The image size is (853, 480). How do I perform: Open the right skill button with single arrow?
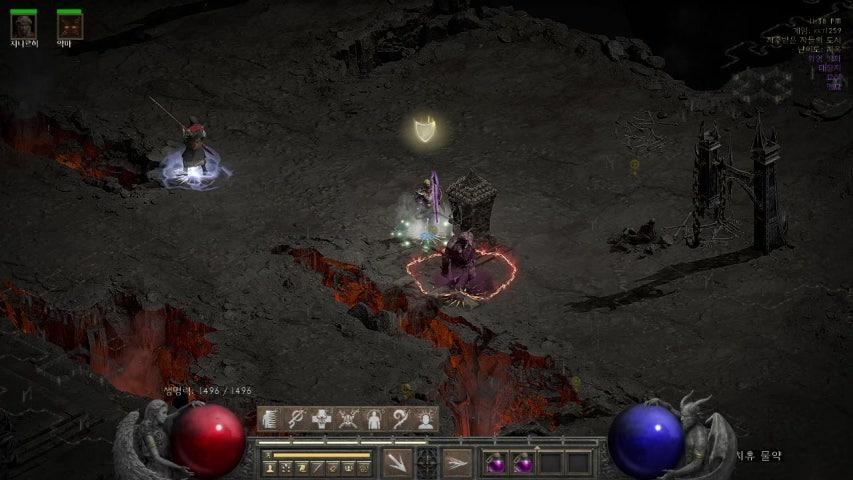458,462
